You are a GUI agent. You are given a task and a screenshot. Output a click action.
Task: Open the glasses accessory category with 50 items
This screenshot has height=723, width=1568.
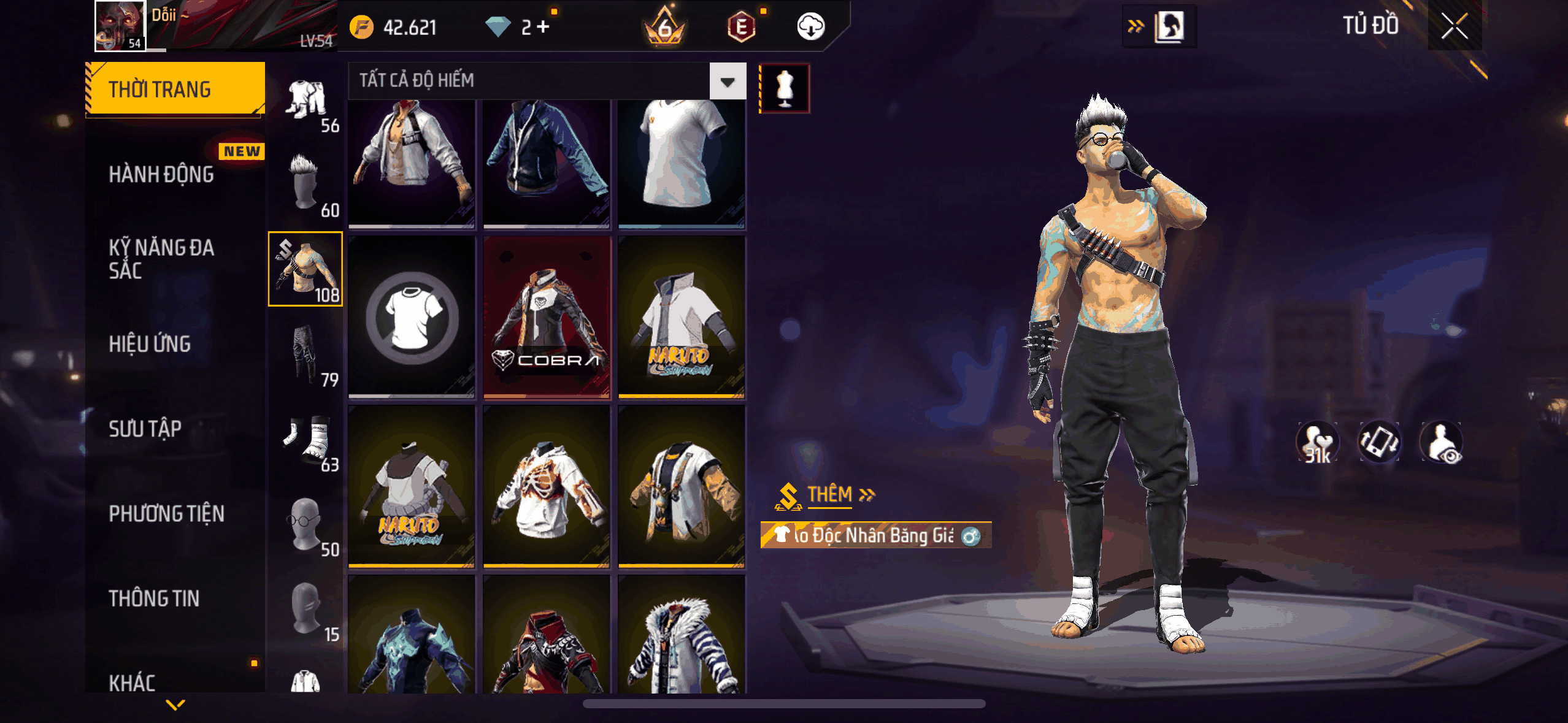click(x=306, y=523)
